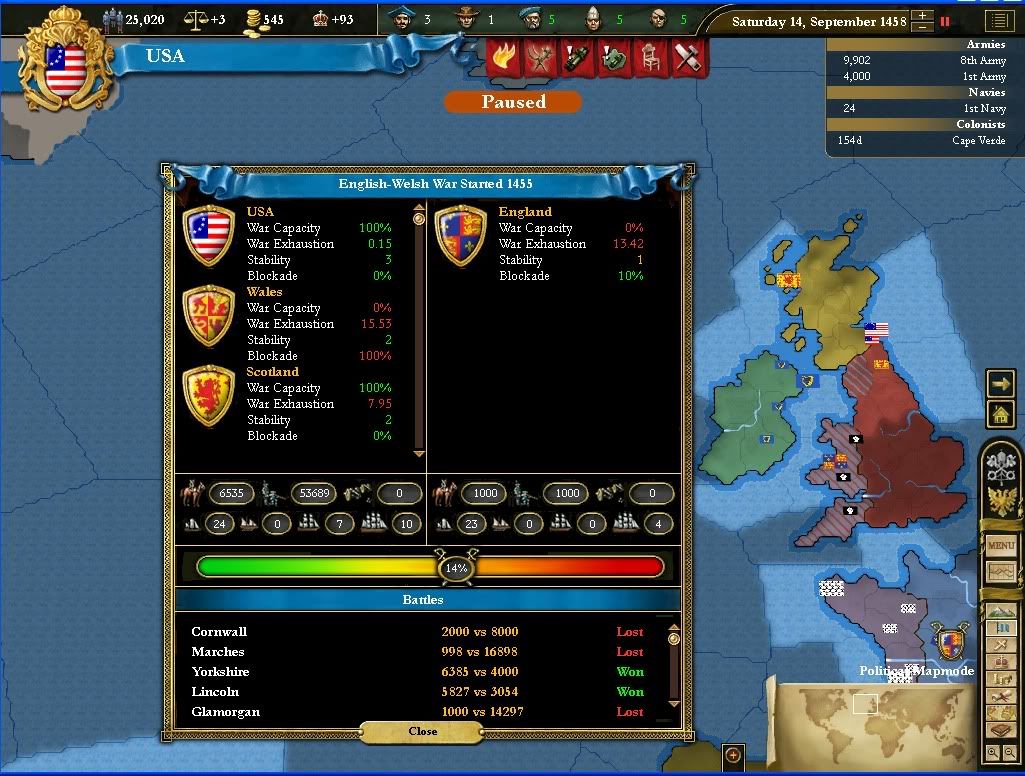Click the yellow arrow button
This screenshot has width=1025, height=776.
1000,383
